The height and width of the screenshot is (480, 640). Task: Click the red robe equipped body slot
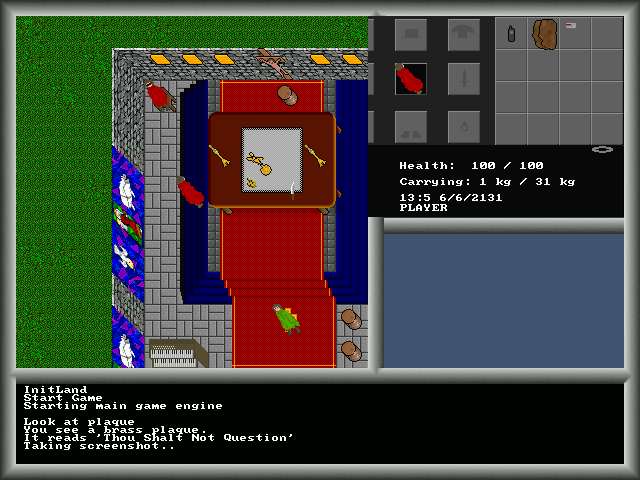click(x=410, y=80)
